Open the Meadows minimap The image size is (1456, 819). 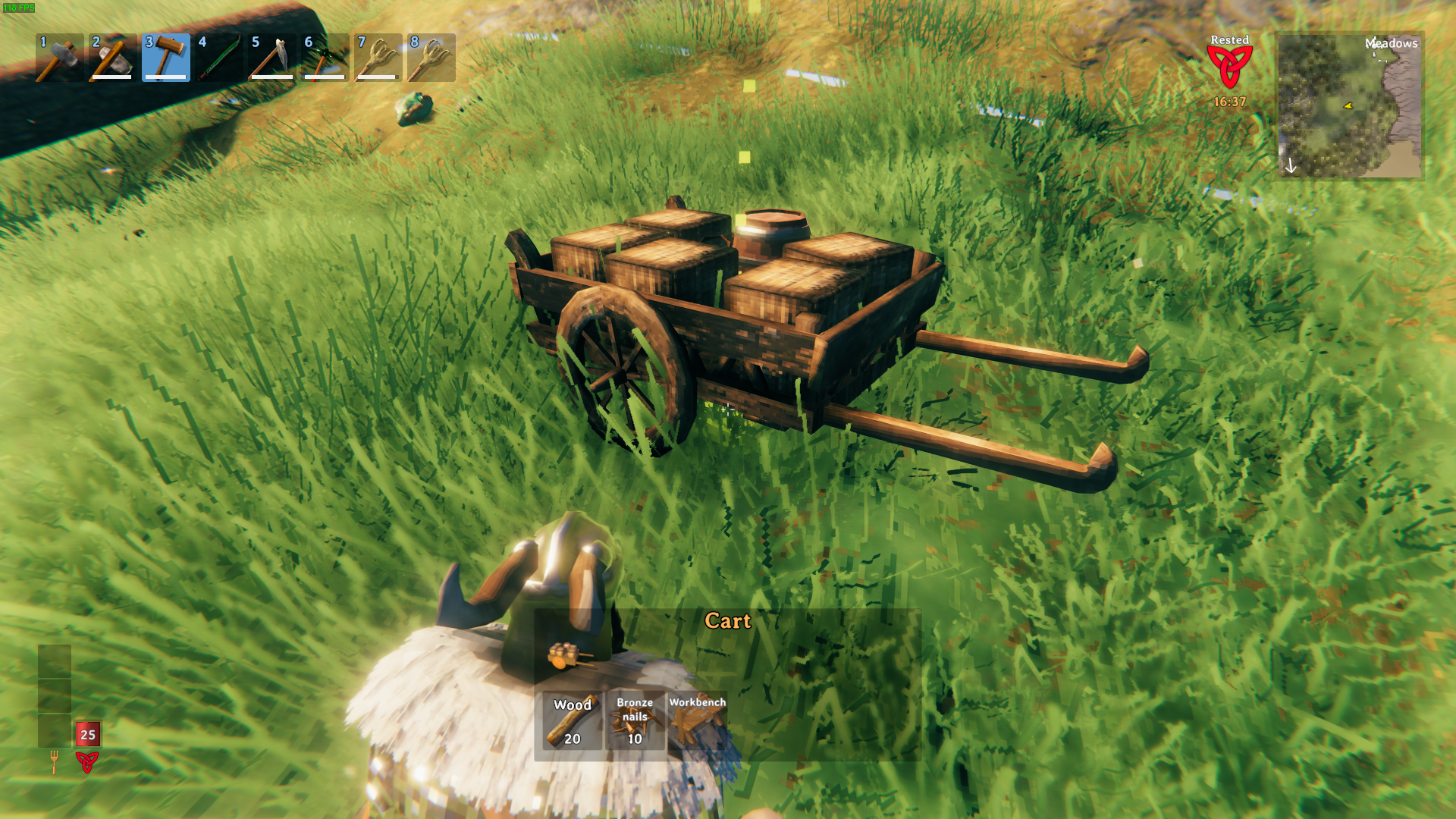[x=1350, y=105]
